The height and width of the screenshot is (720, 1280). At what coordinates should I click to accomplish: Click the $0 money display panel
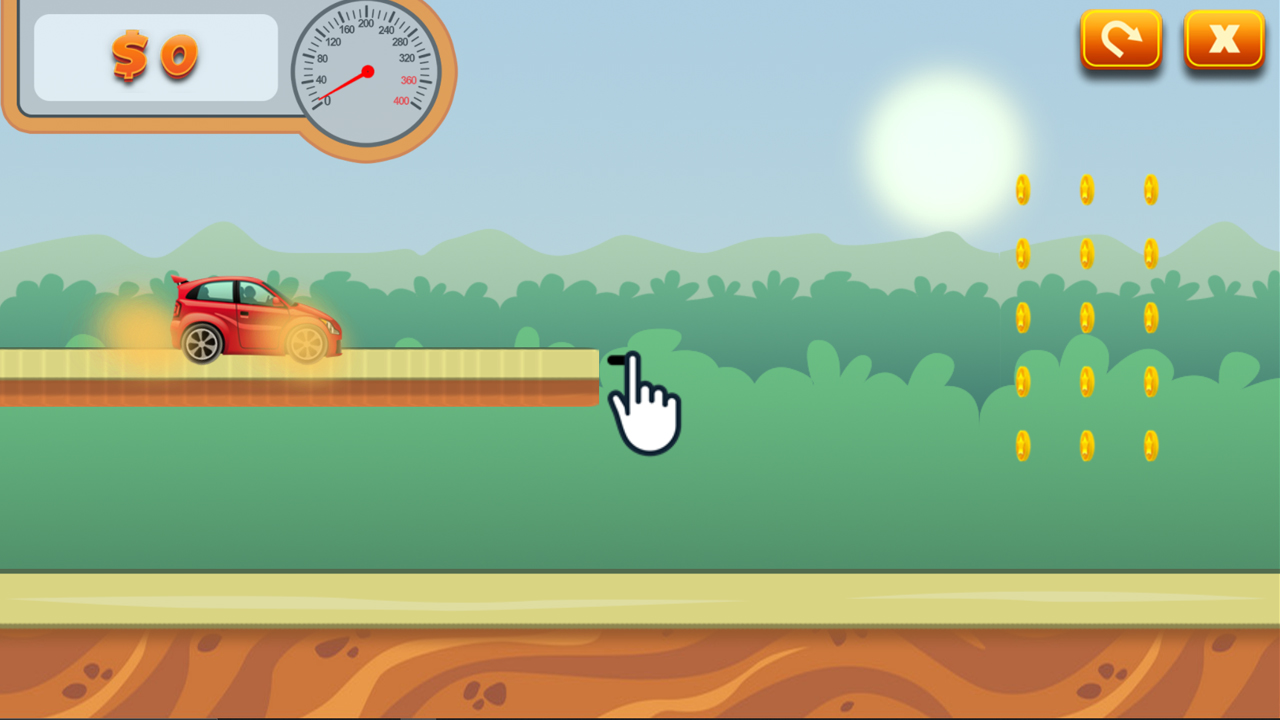(155, 58)
